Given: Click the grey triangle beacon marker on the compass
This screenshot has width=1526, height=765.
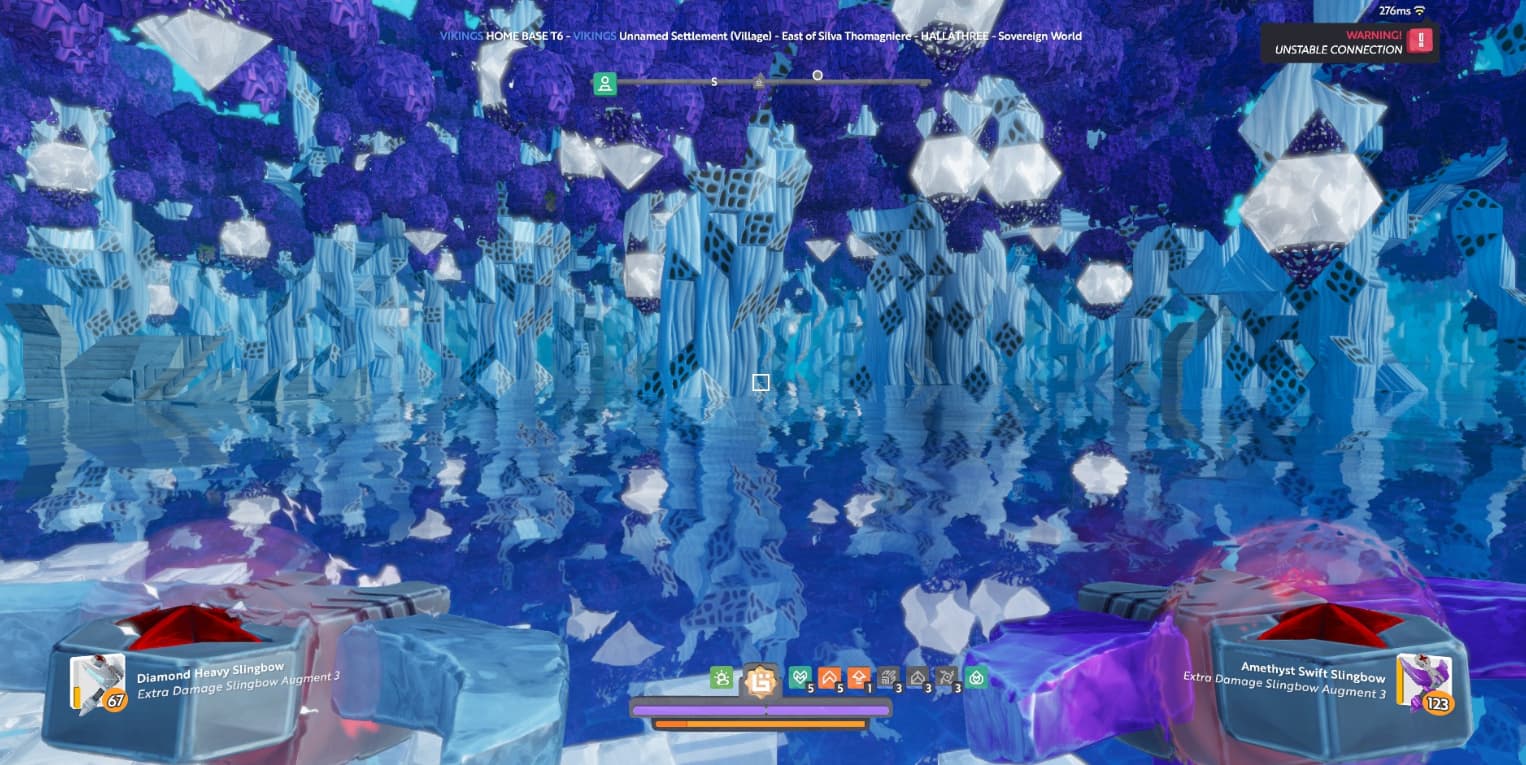Looking at the screenshot, I should click(759, 82).
